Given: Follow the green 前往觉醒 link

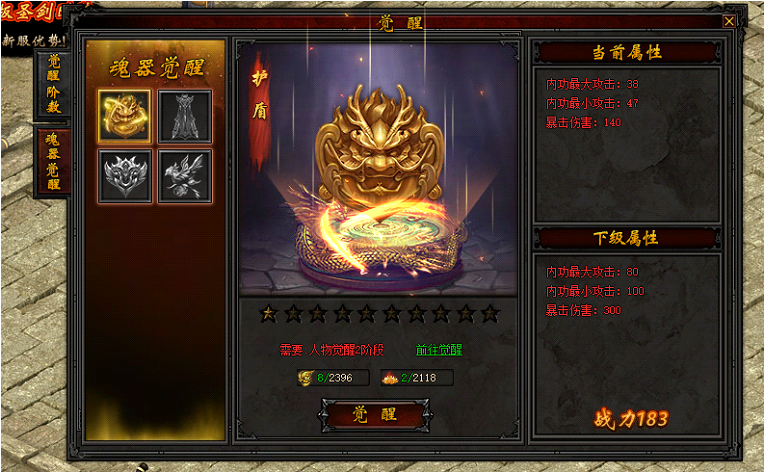Looking at the screenshot, I should 439,350.
